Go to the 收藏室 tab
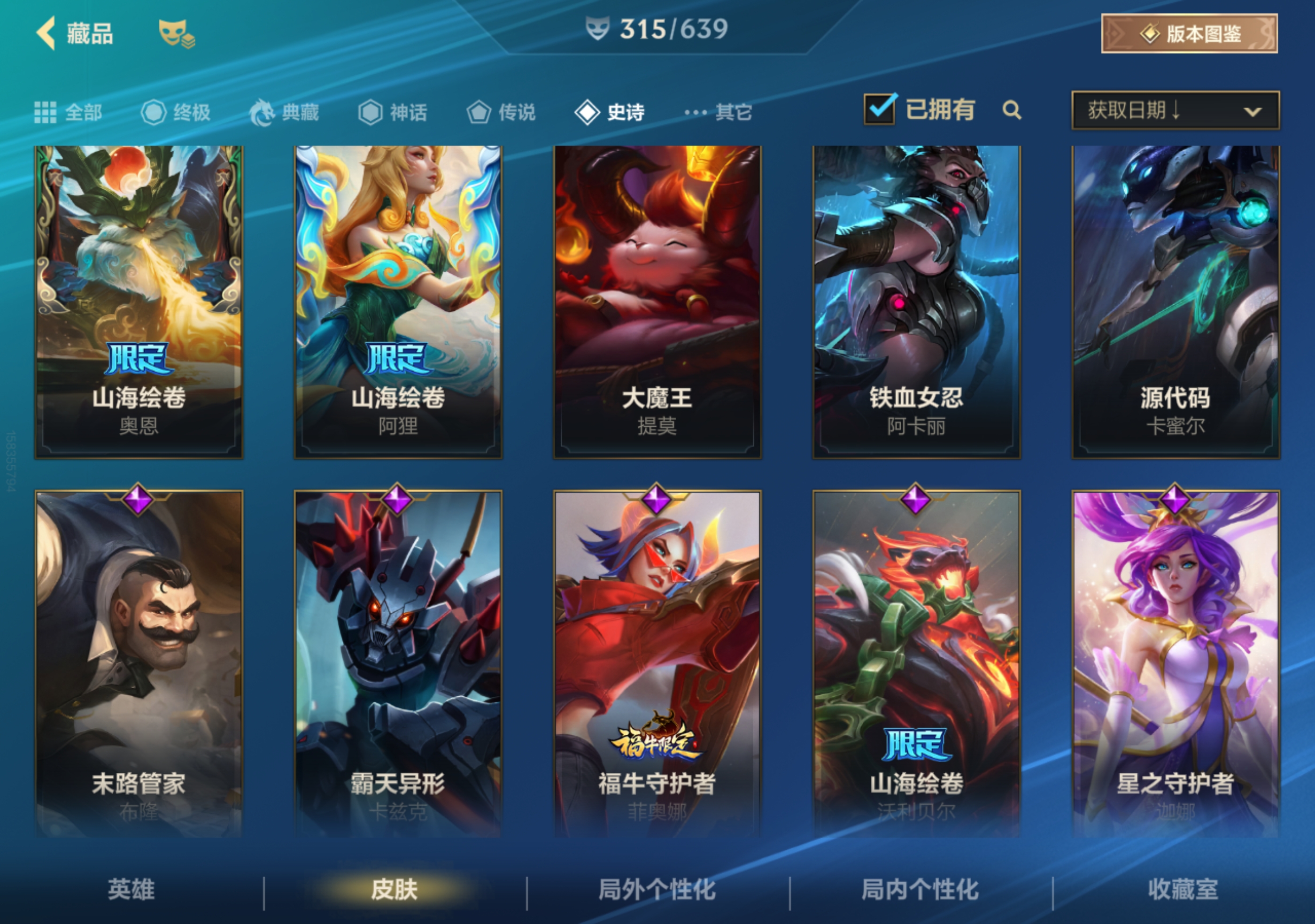The image size is (1315, 924). click(x=1183, y=889)
